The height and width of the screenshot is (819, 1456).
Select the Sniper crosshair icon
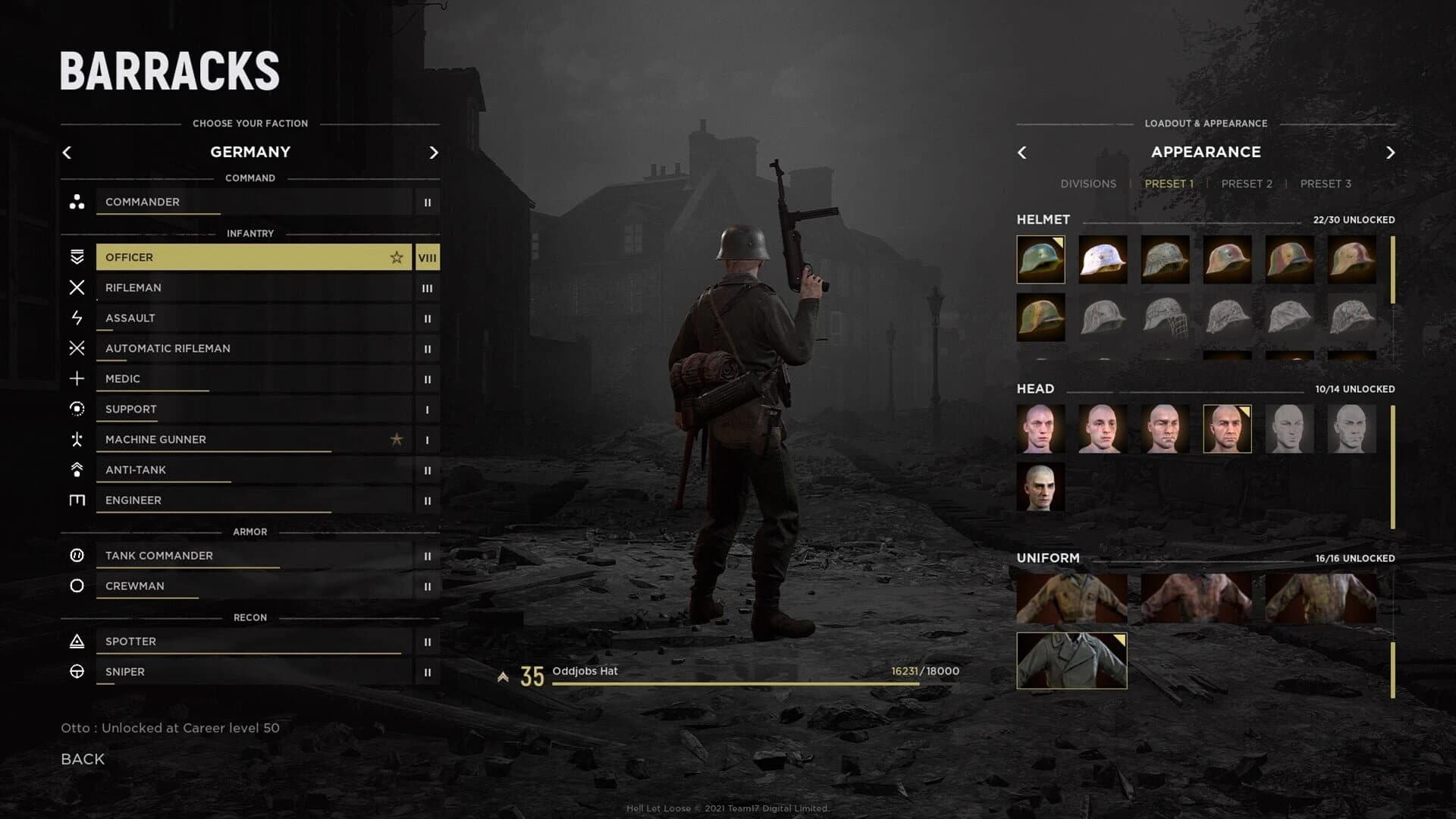[x=77, y=671]
